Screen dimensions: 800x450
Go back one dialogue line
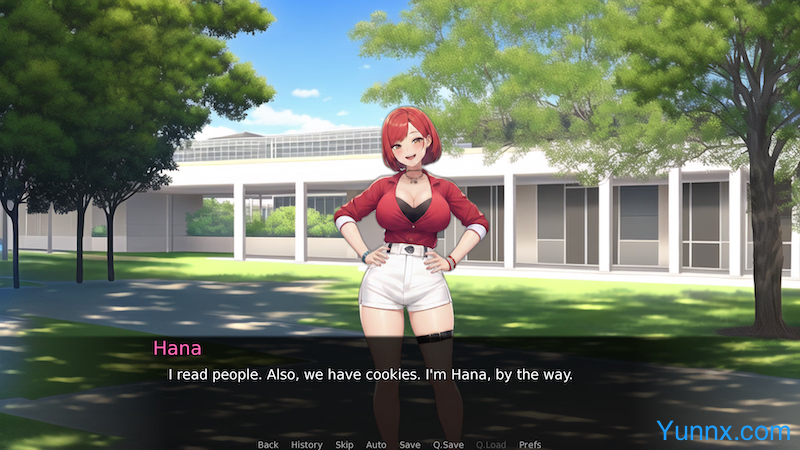pos(268,444)
